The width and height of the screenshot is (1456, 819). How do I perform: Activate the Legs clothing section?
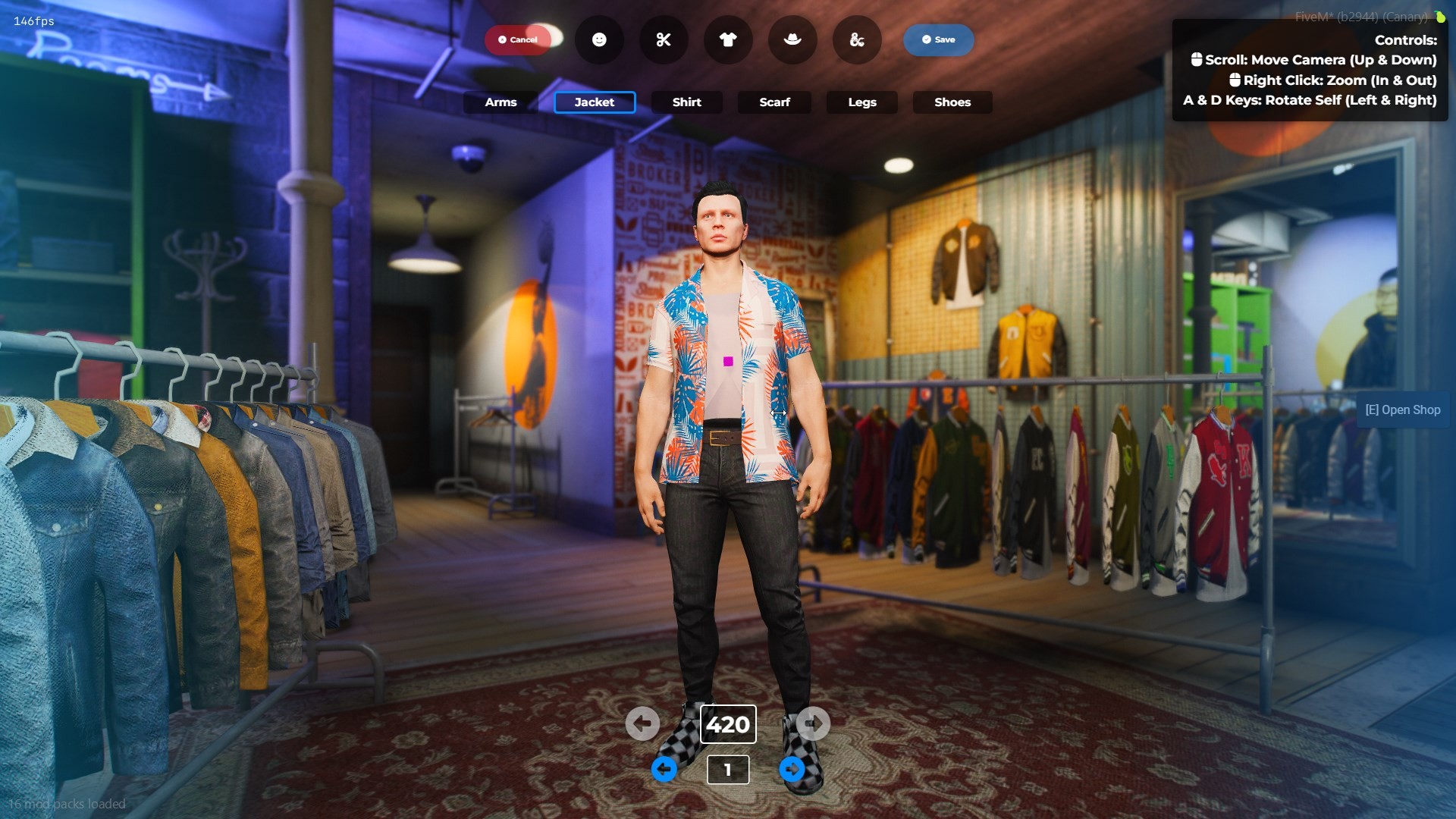(x=861, y=102)
